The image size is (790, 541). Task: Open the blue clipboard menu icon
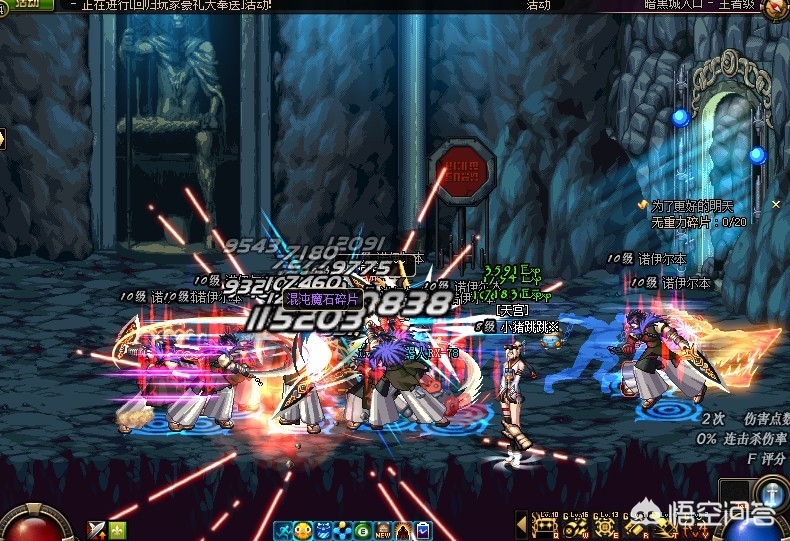[423, 529]
